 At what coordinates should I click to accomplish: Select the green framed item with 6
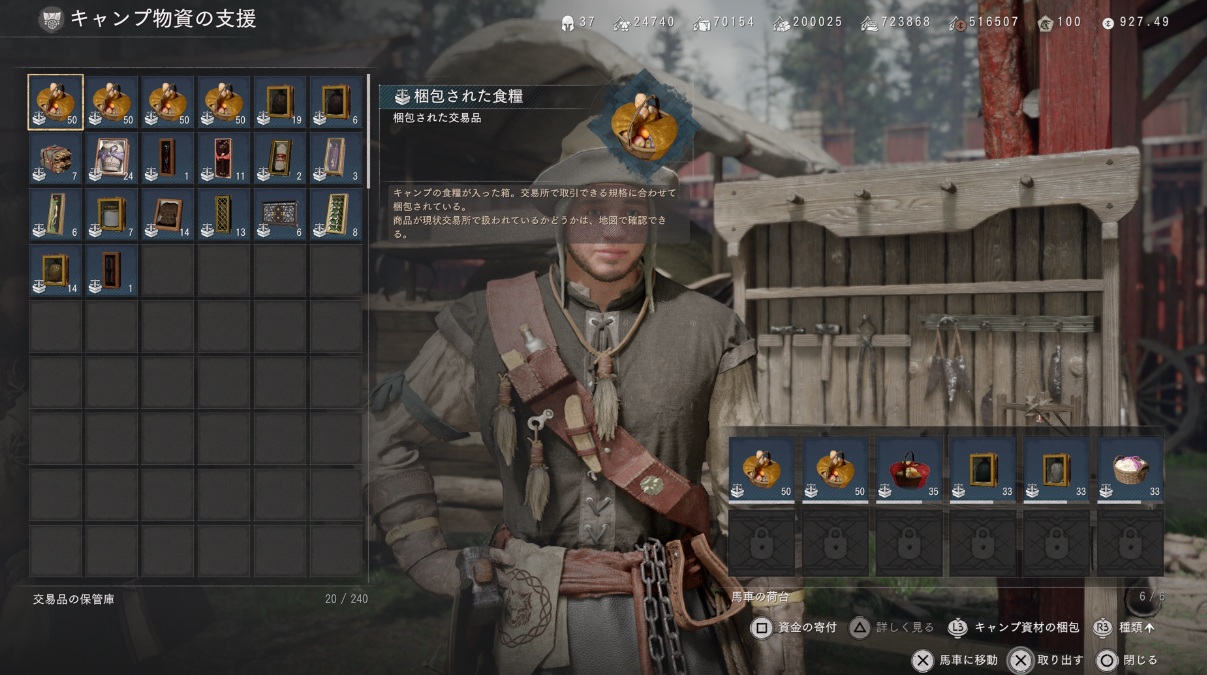(56, 214)
